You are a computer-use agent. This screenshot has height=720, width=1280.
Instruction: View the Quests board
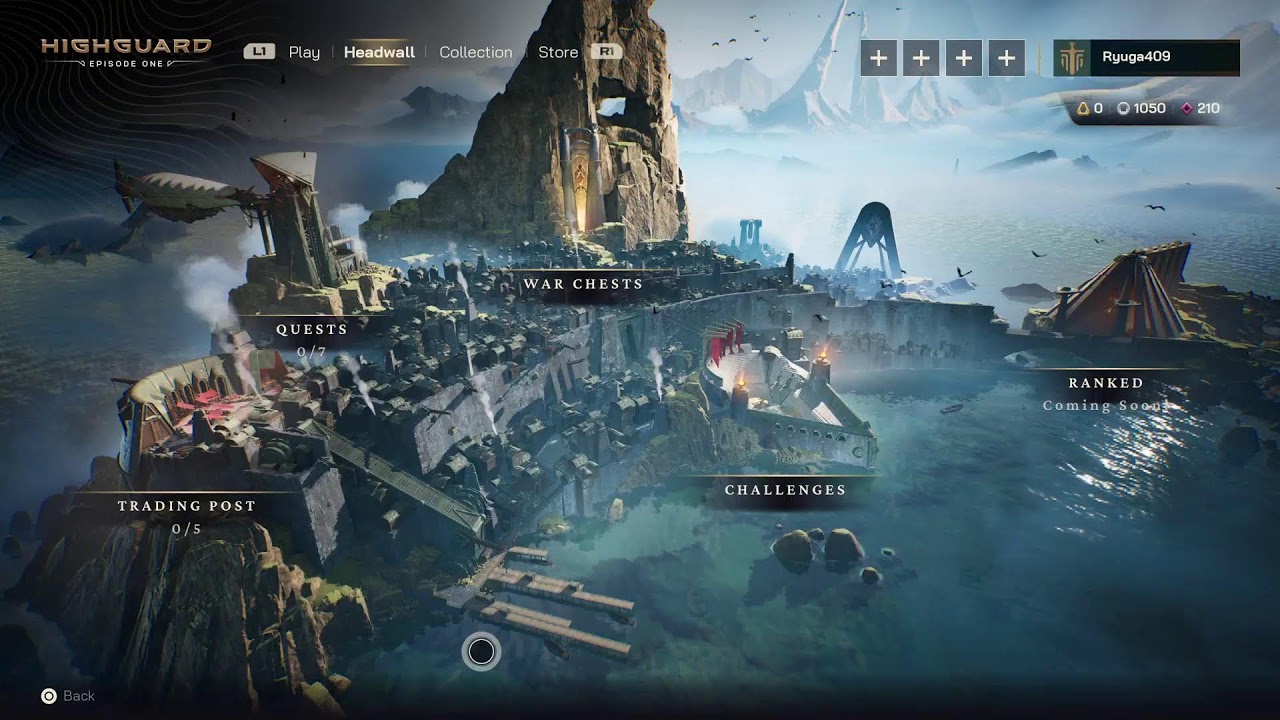coord(312,329)
